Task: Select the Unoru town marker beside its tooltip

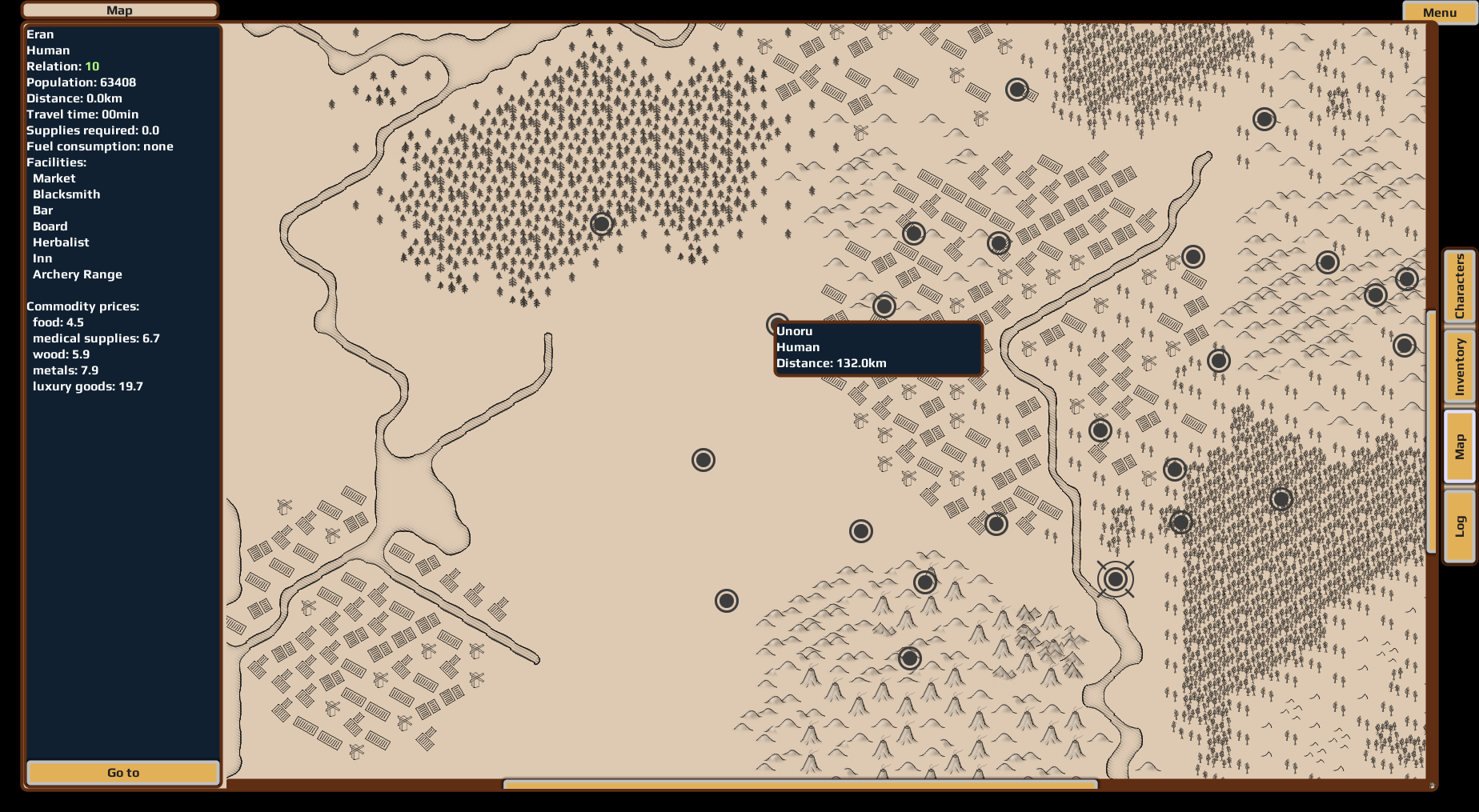Action: [776, 323]
